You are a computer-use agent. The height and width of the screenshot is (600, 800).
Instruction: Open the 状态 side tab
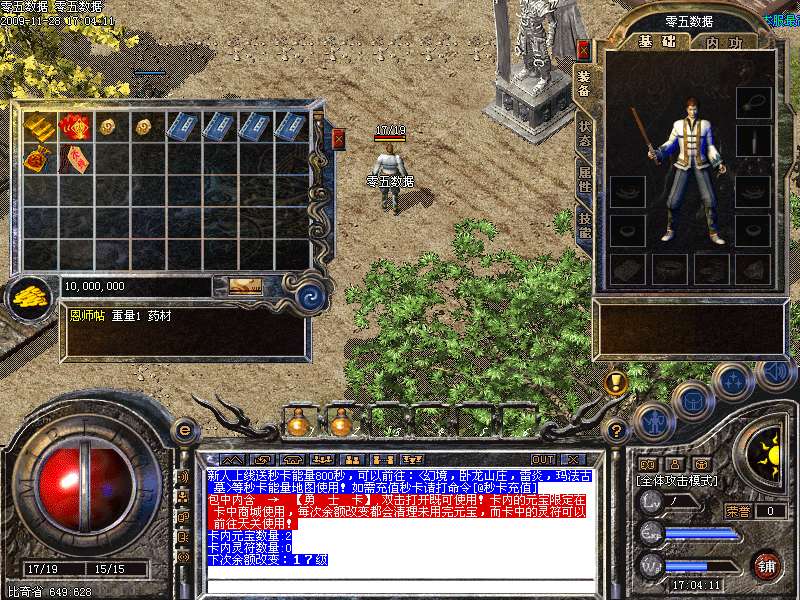point(584,134)
